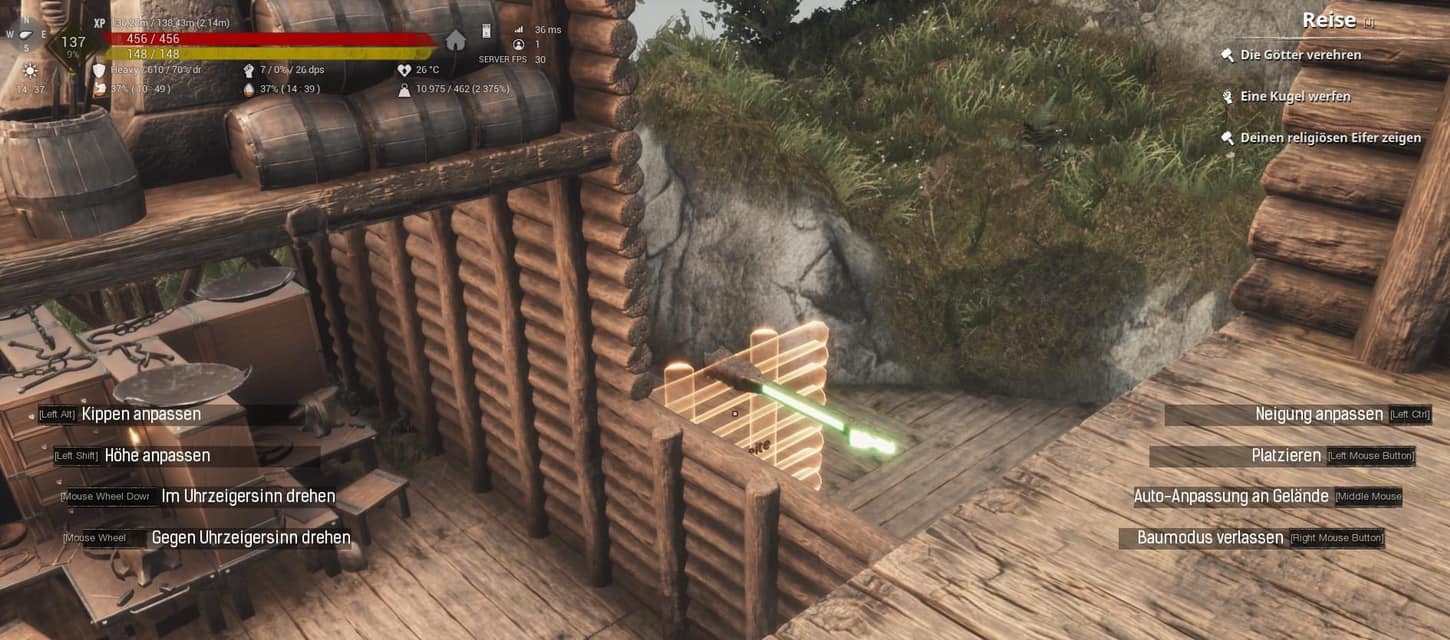Choose 'Deinen religiösen Eifer zeigen' journey step

[1330, 138]
